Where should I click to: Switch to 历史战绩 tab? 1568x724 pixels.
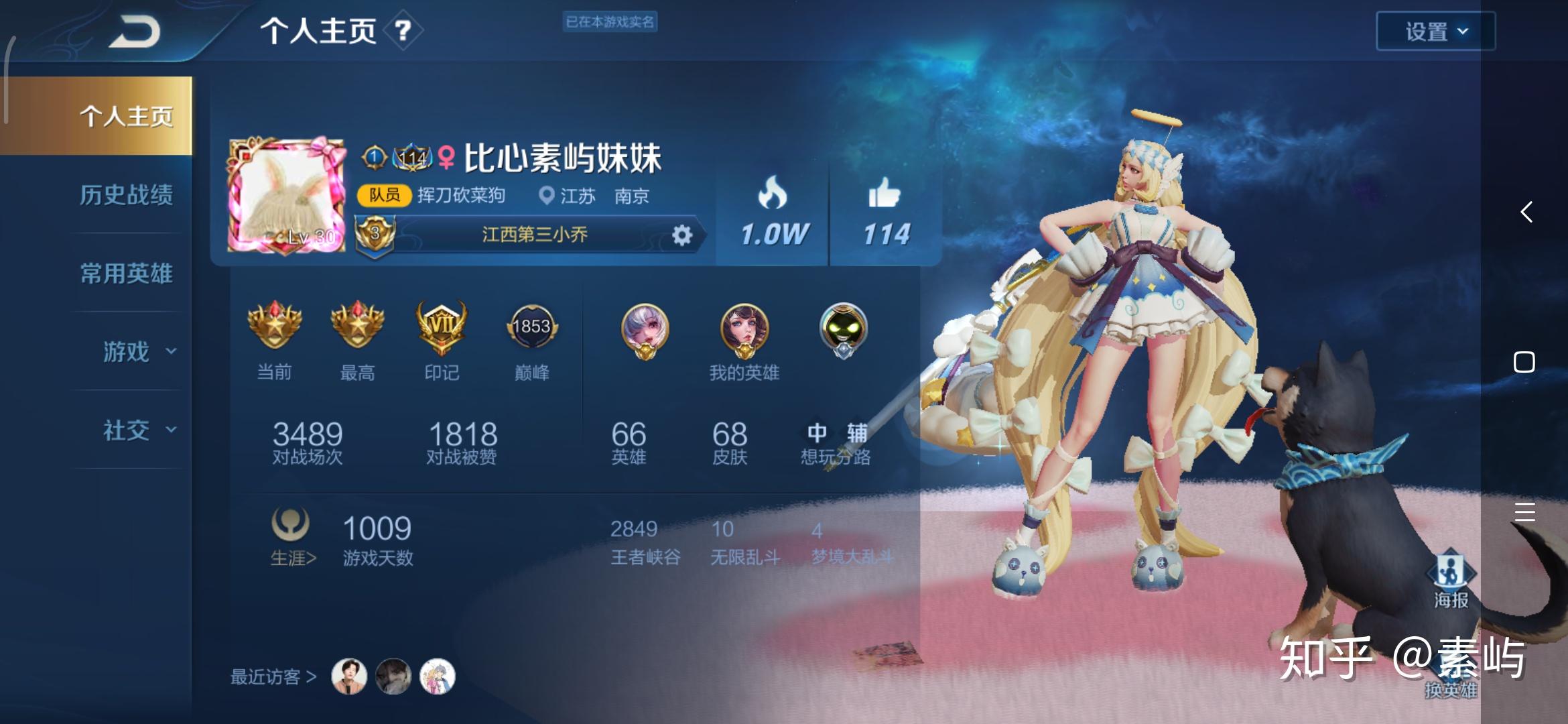click(126, 195)
